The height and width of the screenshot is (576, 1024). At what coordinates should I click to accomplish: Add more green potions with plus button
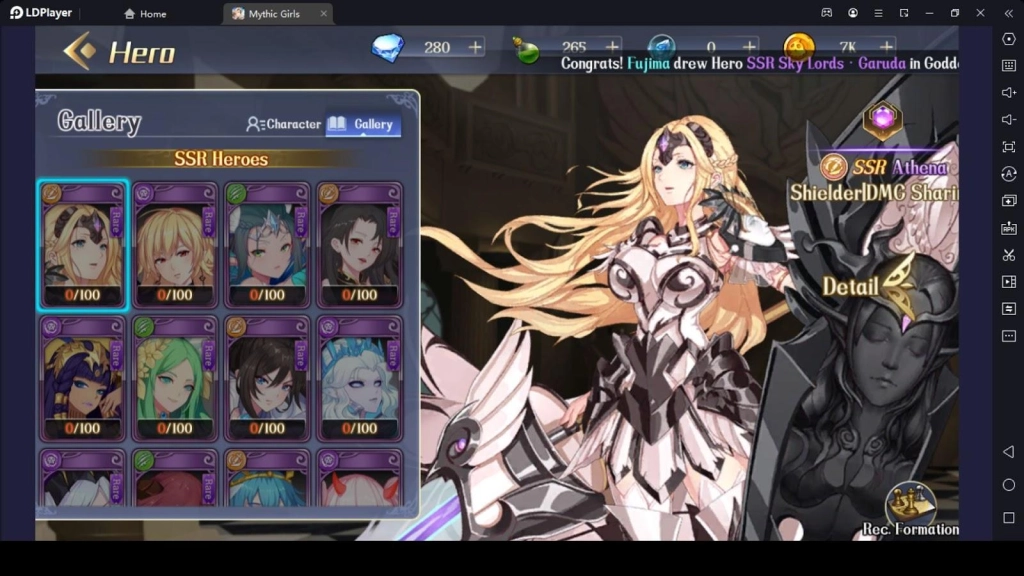612,47
